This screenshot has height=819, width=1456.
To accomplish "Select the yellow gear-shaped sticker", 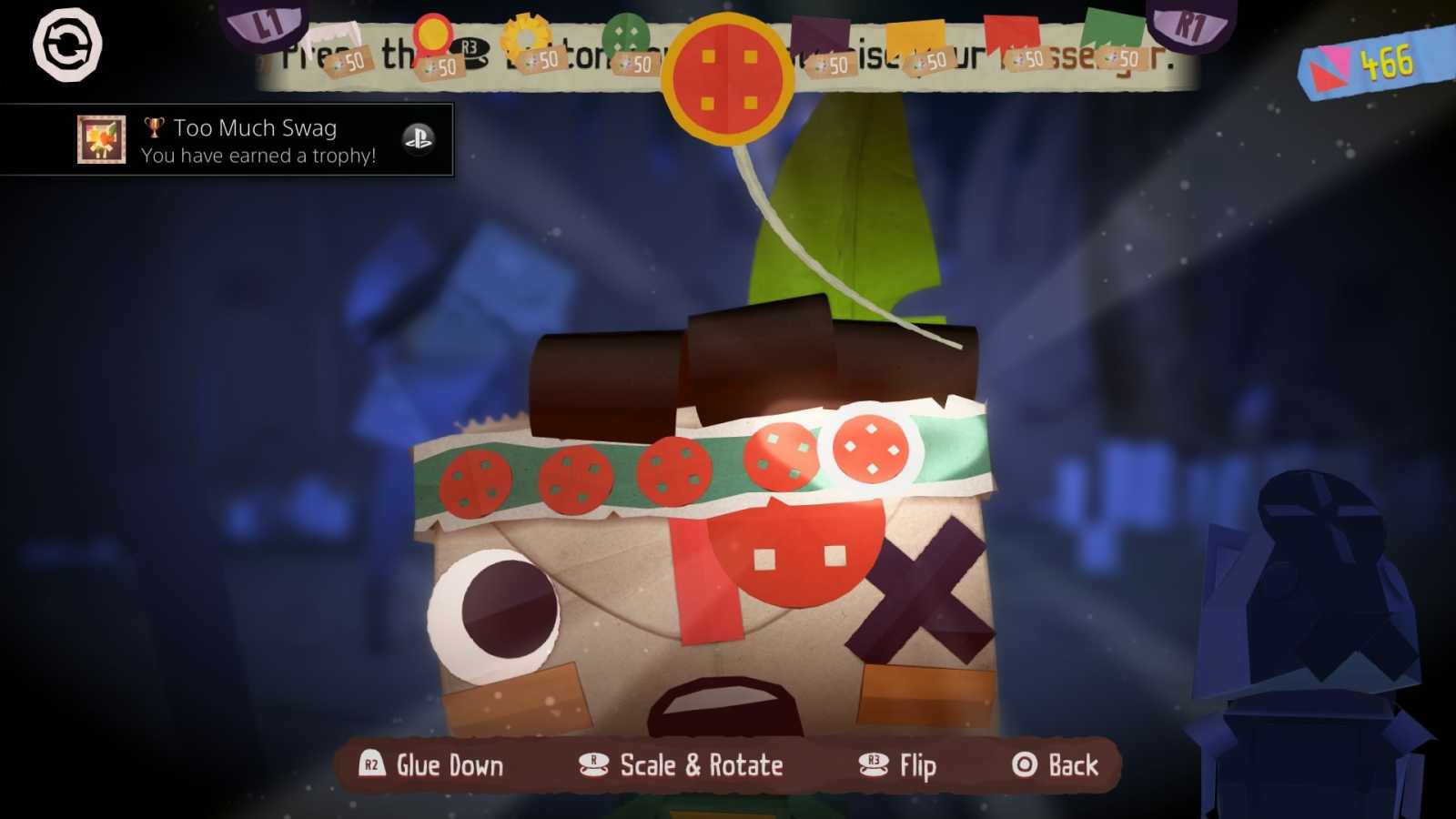I will [x=526, y=36].
